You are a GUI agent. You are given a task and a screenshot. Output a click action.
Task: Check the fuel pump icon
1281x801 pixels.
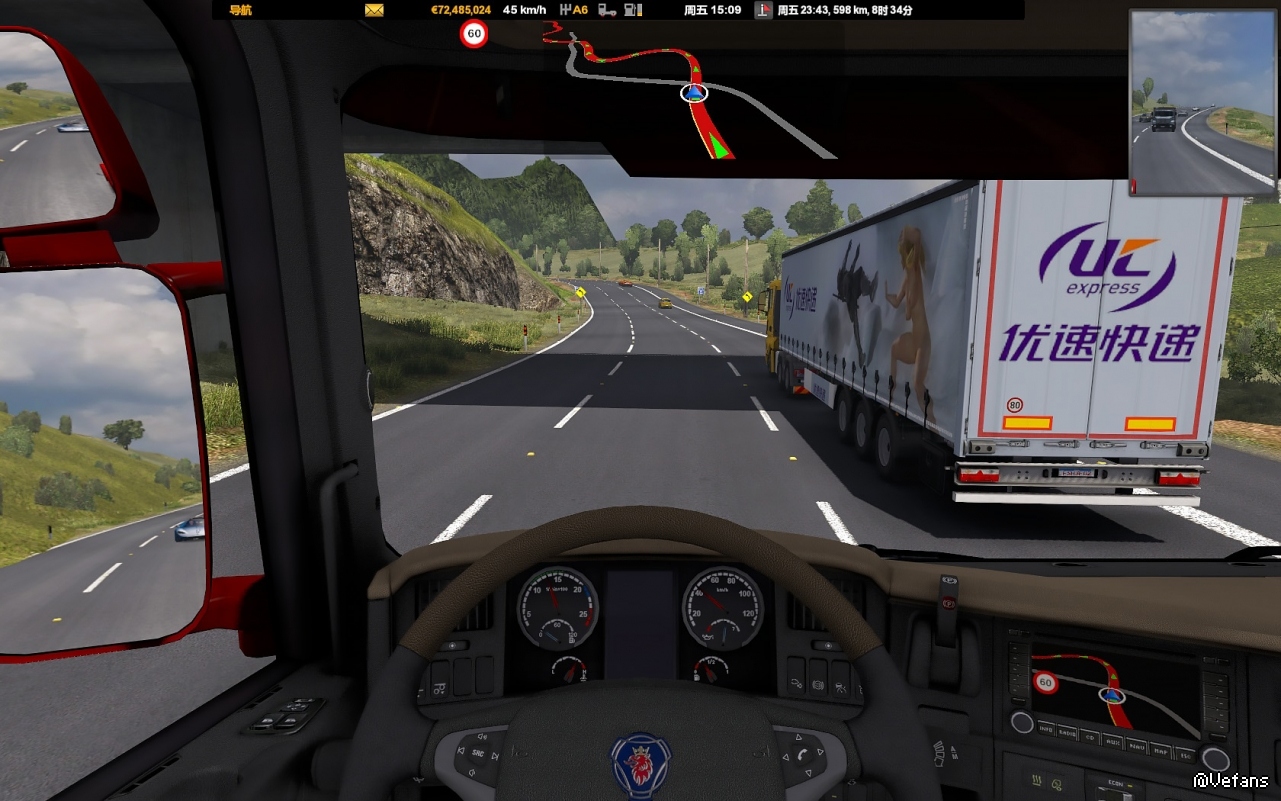tap(633, 10)
